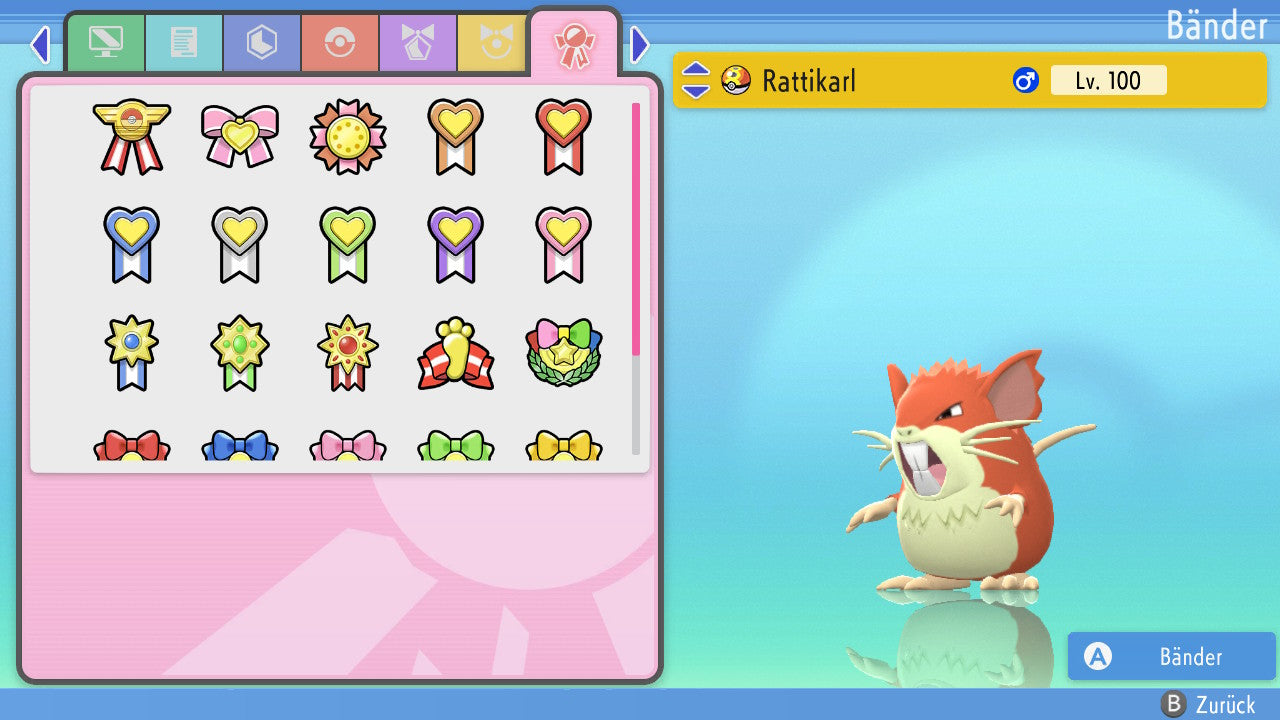Select the star ribbon with red gem
The width and height of the screenshot is (1280, 720).
point(348,353)
